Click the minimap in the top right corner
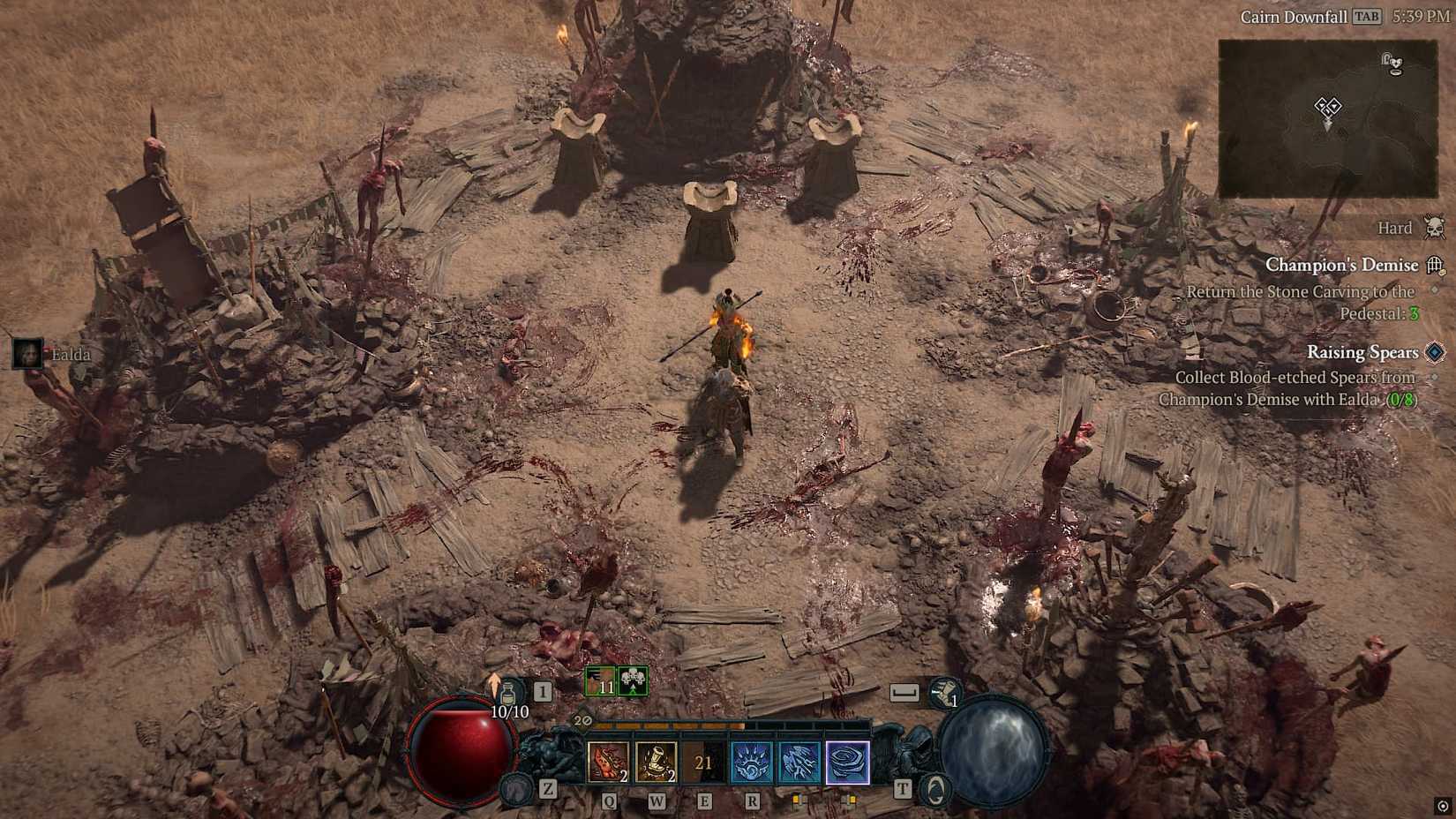 click(1328, 115)
